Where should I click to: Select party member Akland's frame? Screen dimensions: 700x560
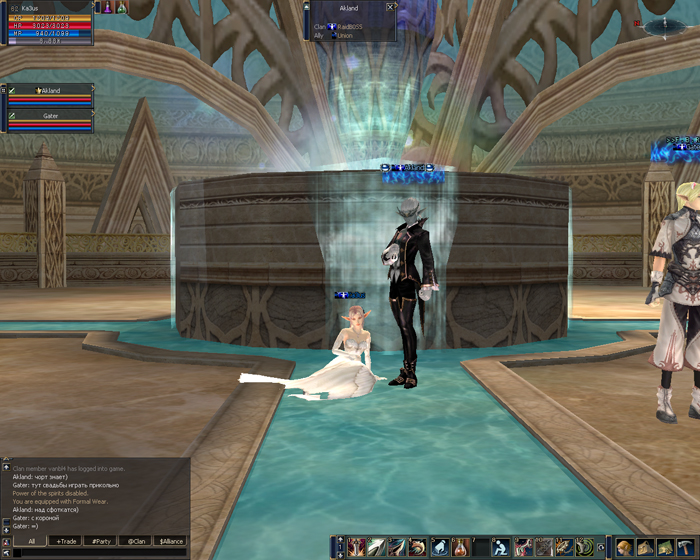pyautogui.click(x=50, y=96)
